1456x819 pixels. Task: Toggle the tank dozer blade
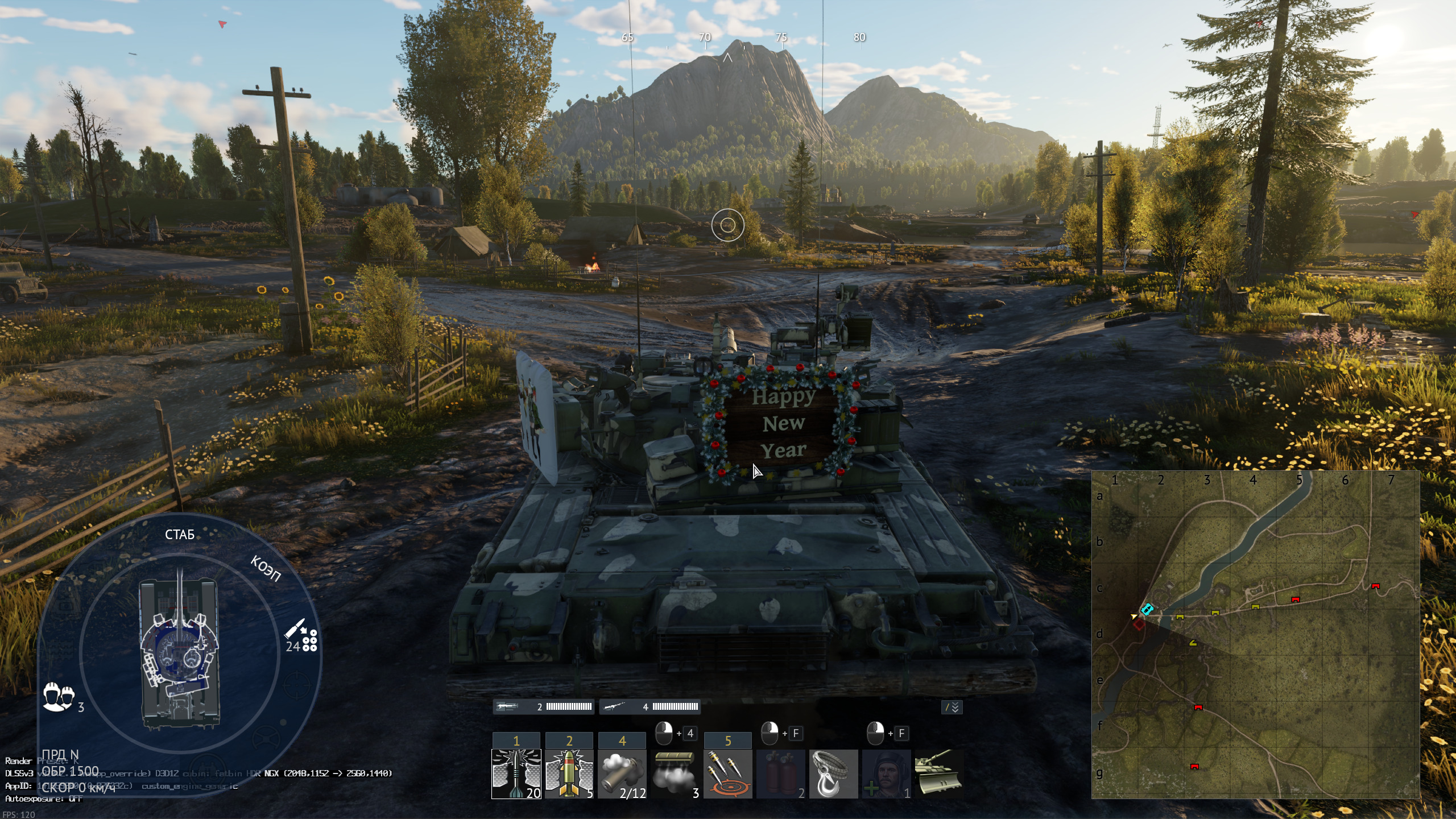(938, 772)
